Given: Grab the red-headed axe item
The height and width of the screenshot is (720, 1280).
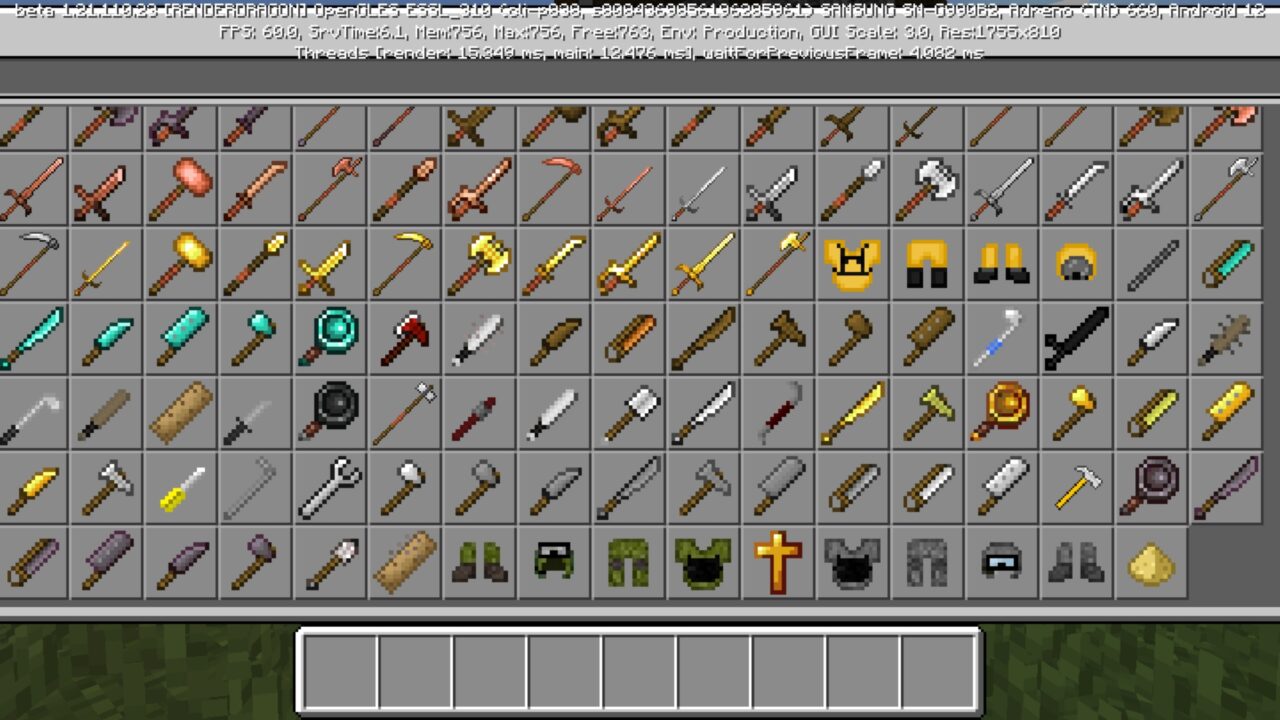Looking at the screenshot, I should (403, 338).
